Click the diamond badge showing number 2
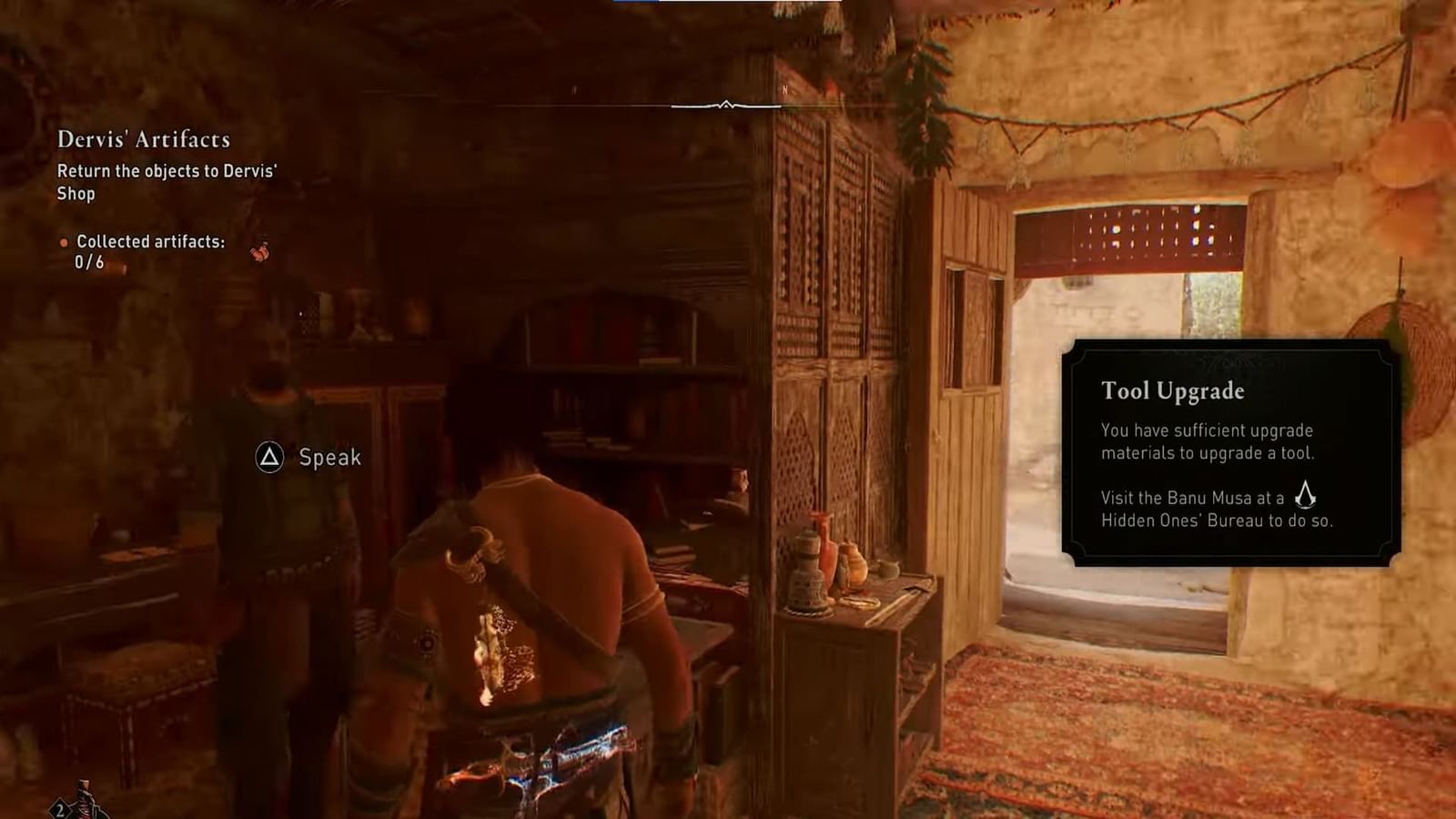1456x819 pixels. coord(57,805)
